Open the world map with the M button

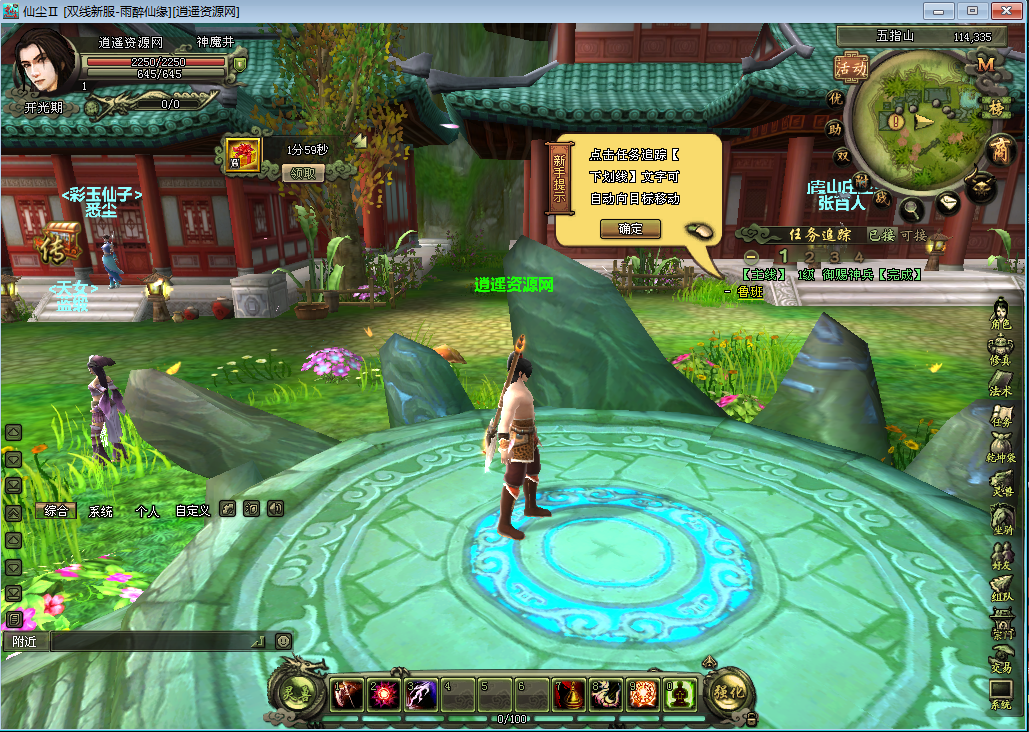987,65
